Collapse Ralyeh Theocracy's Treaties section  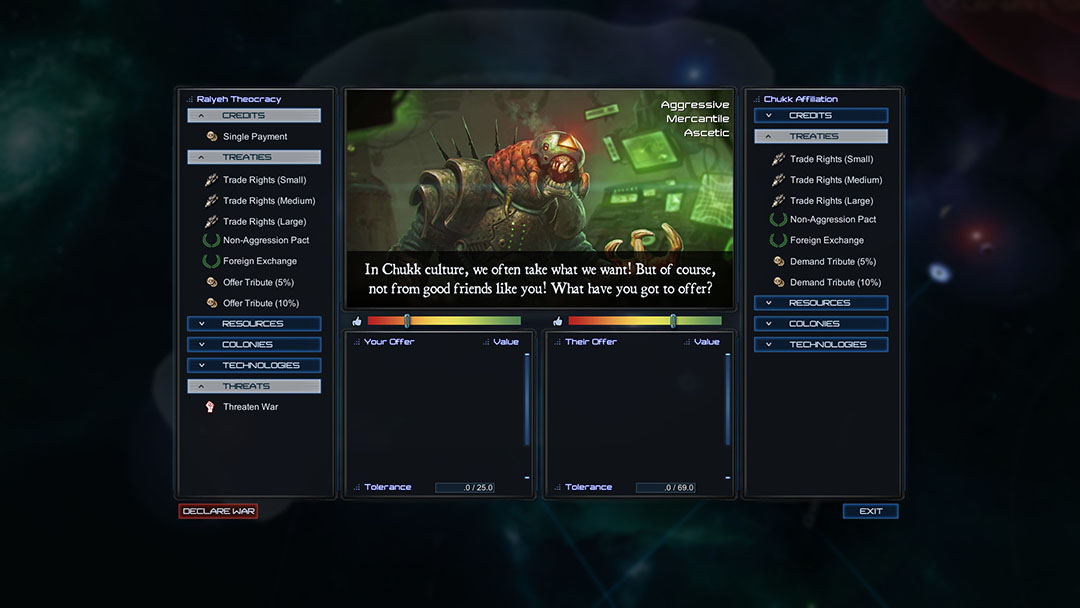click(x=254, y=157)
